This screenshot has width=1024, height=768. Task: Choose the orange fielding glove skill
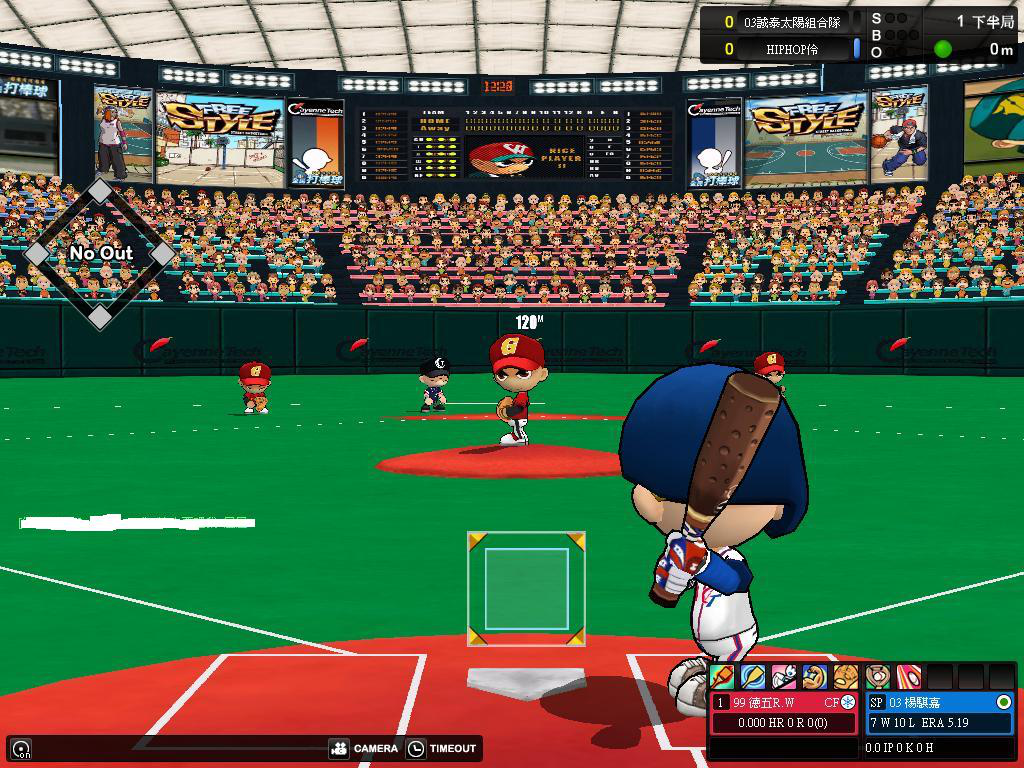[846, 677]
